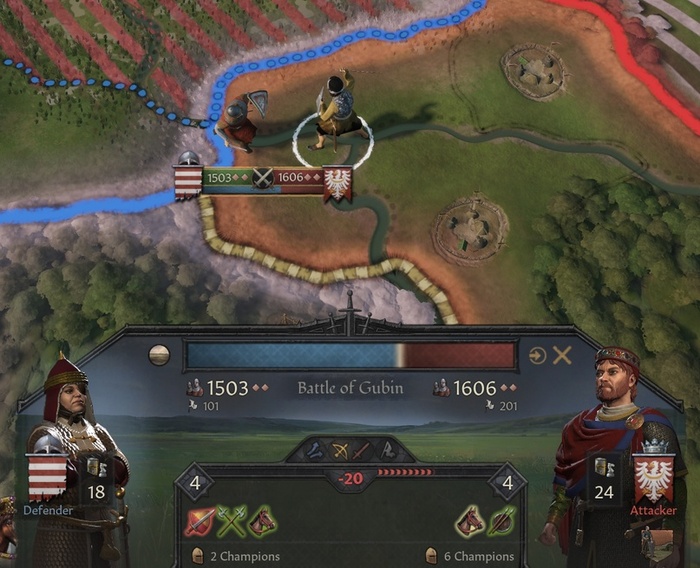Close the Battle of Gubin window
The image size is (700, 568).
click(563, 355)
